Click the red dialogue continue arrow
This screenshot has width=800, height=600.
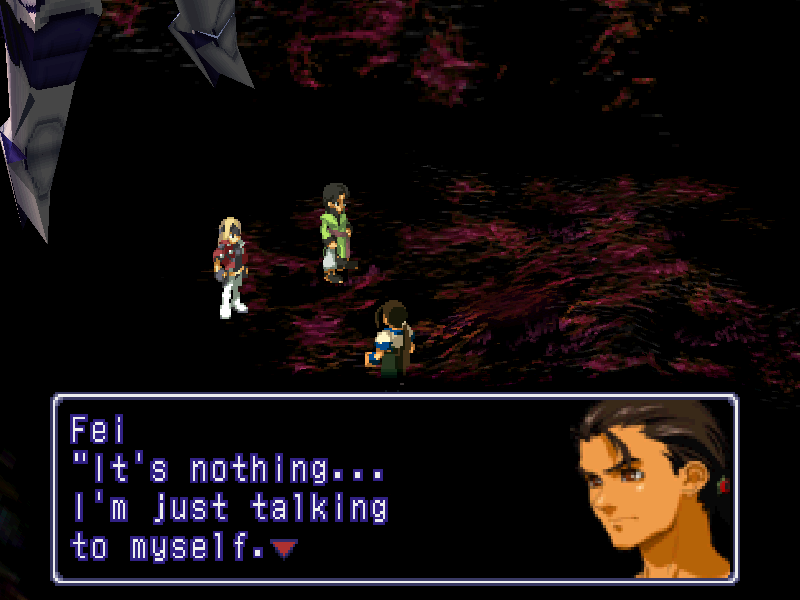(285, 548)
